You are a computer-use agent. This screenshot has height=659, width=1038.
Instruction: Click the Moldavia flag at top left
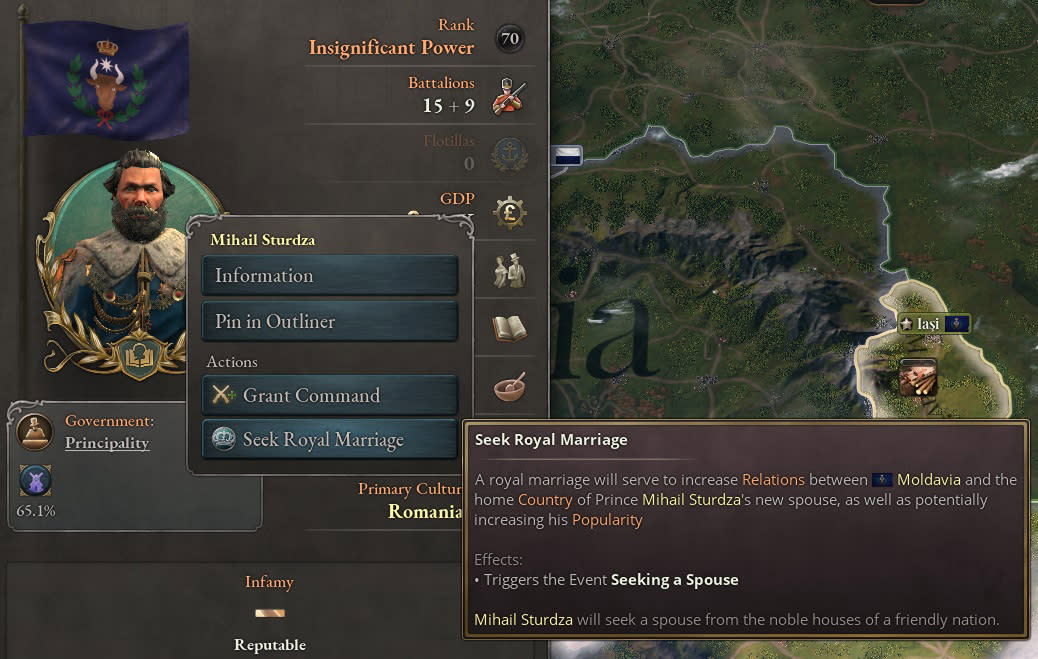click(105, 78)
